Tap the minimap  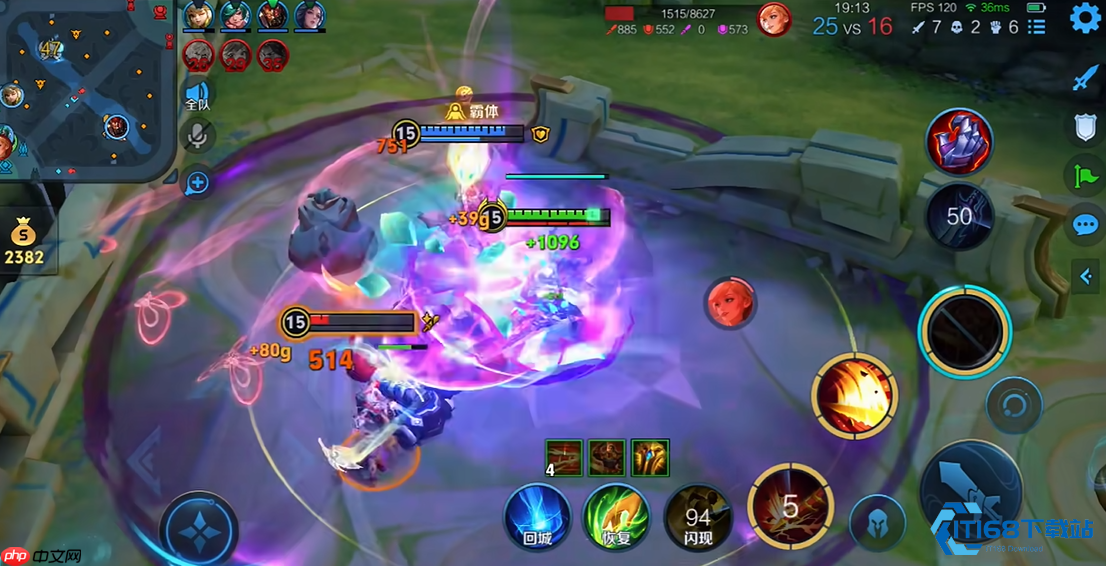88,88
